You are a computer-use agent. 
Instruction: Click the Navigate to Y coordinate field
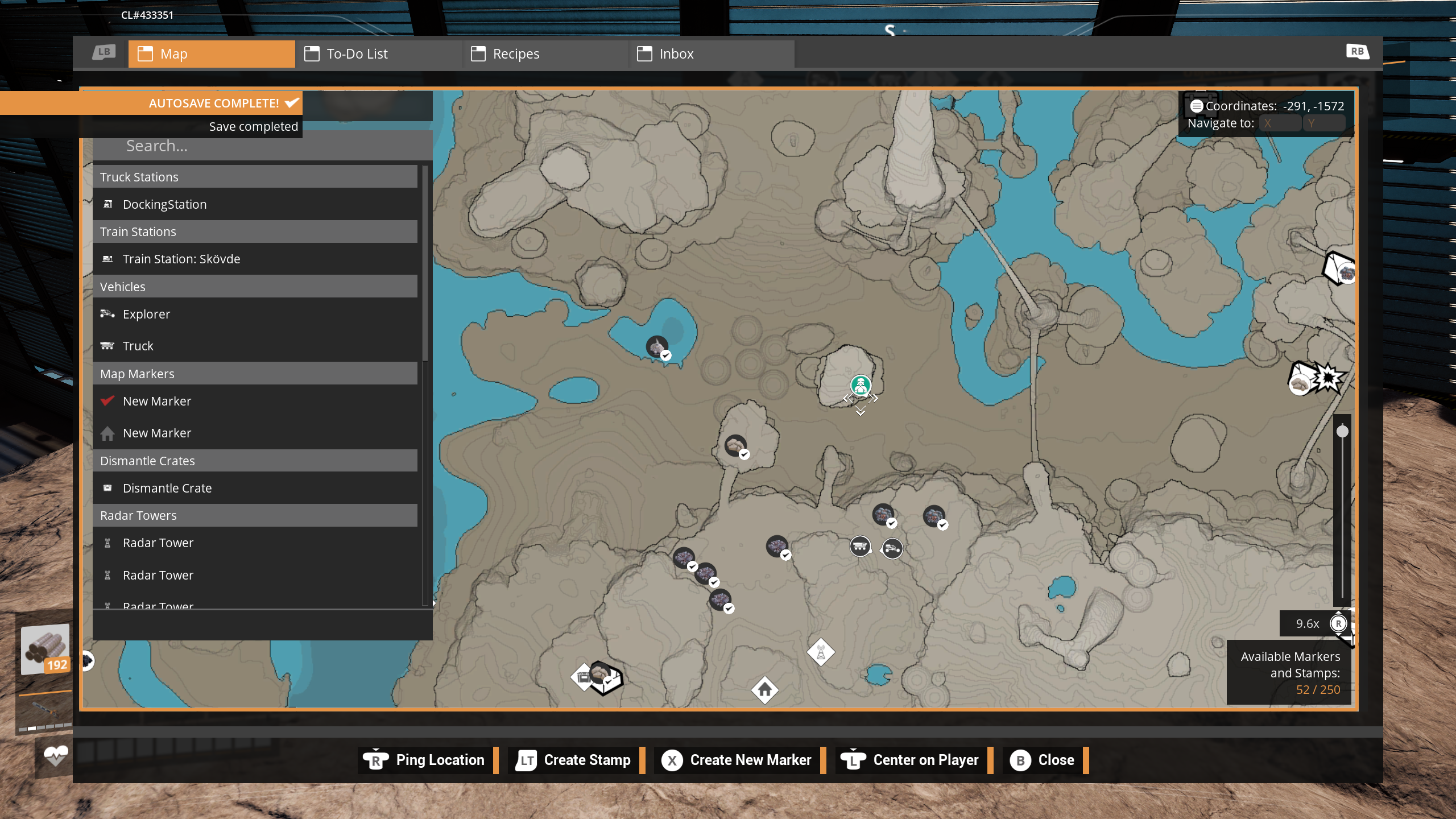point(1324,123)
